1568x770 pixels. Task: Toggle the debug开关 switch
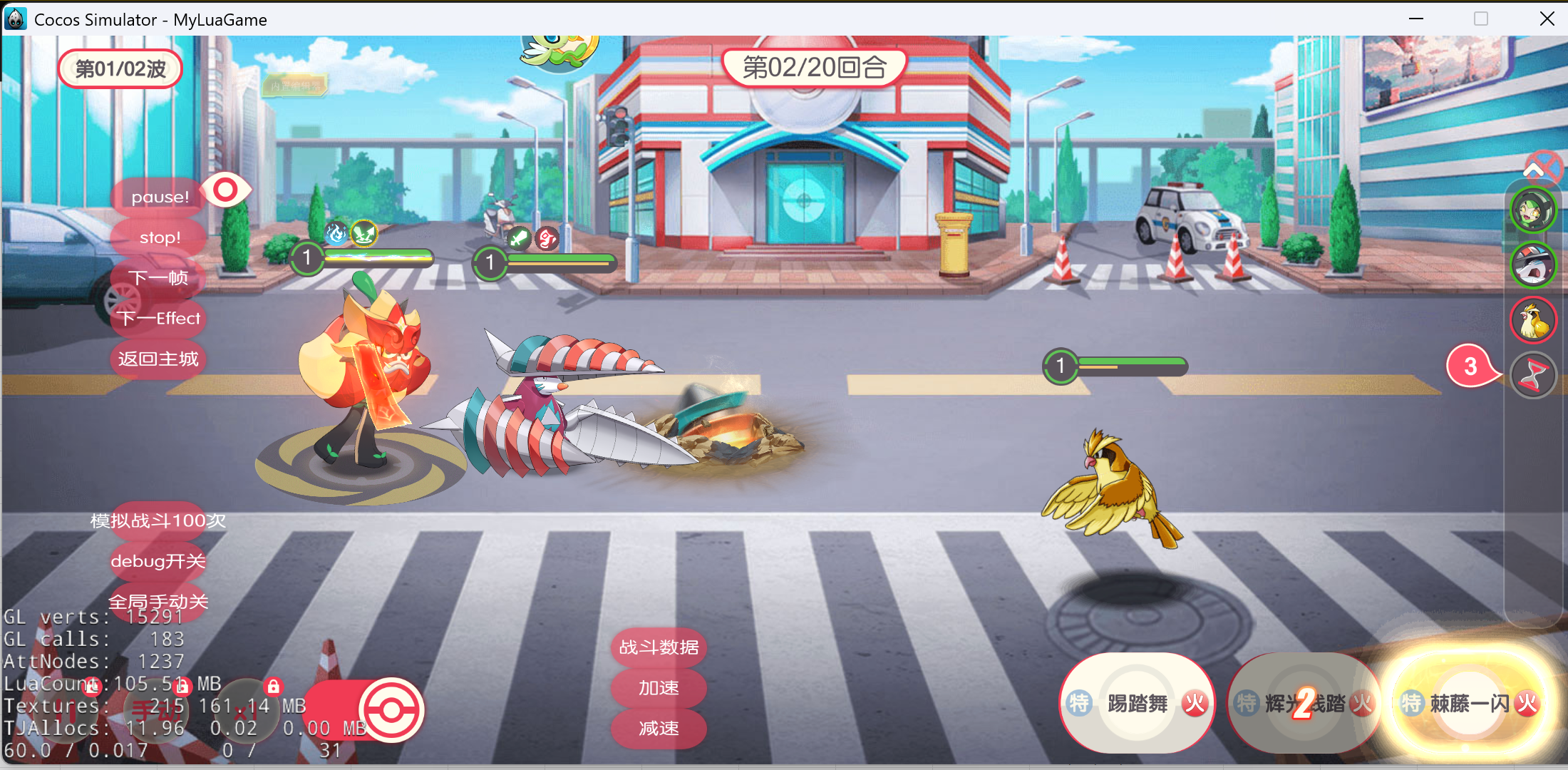coord(158,561)
